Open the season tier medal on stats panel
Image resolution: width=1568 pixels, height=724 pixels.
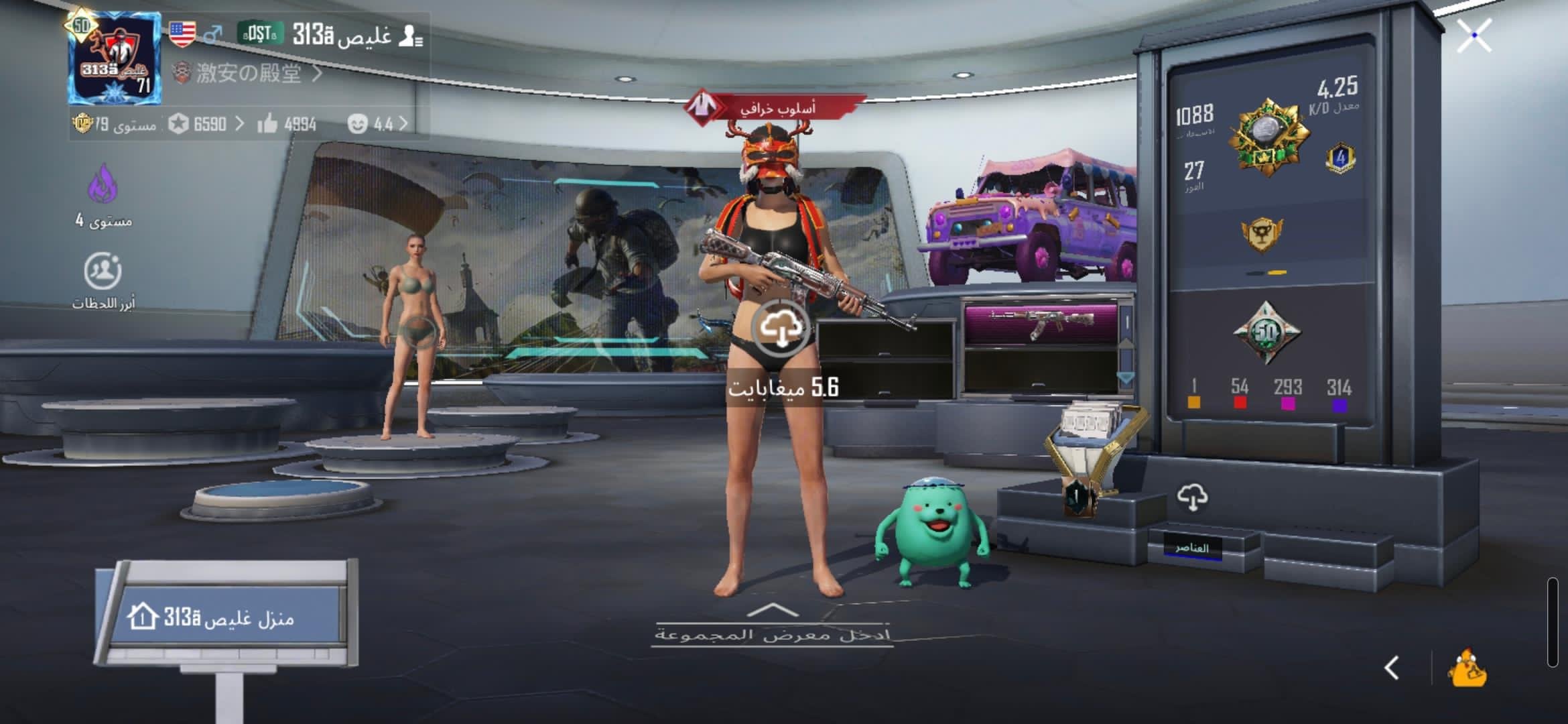pos(1266,137)
